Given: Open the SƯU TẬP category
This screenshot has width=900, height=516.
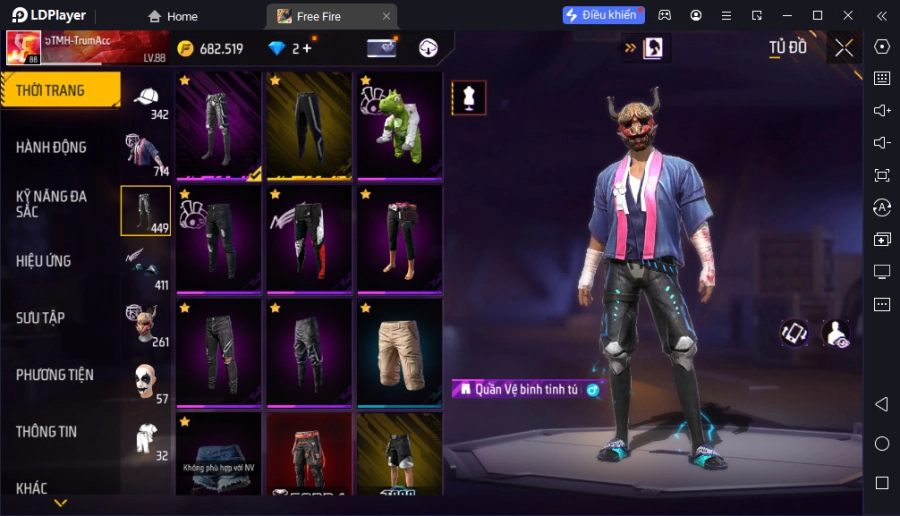Looking at the screenshot, I should pyautogui.click(x=40, y=318).
